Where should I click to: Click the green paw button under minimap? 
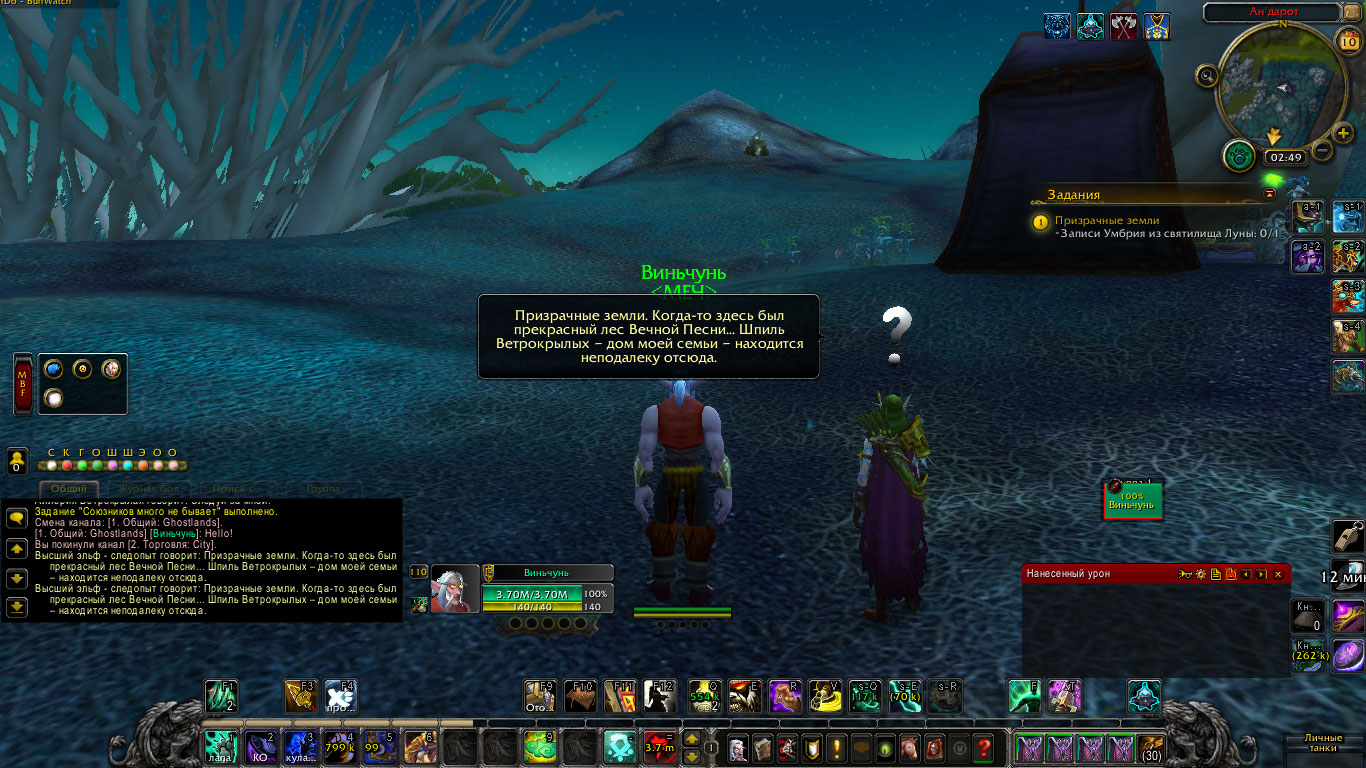tap(1239, 156)
